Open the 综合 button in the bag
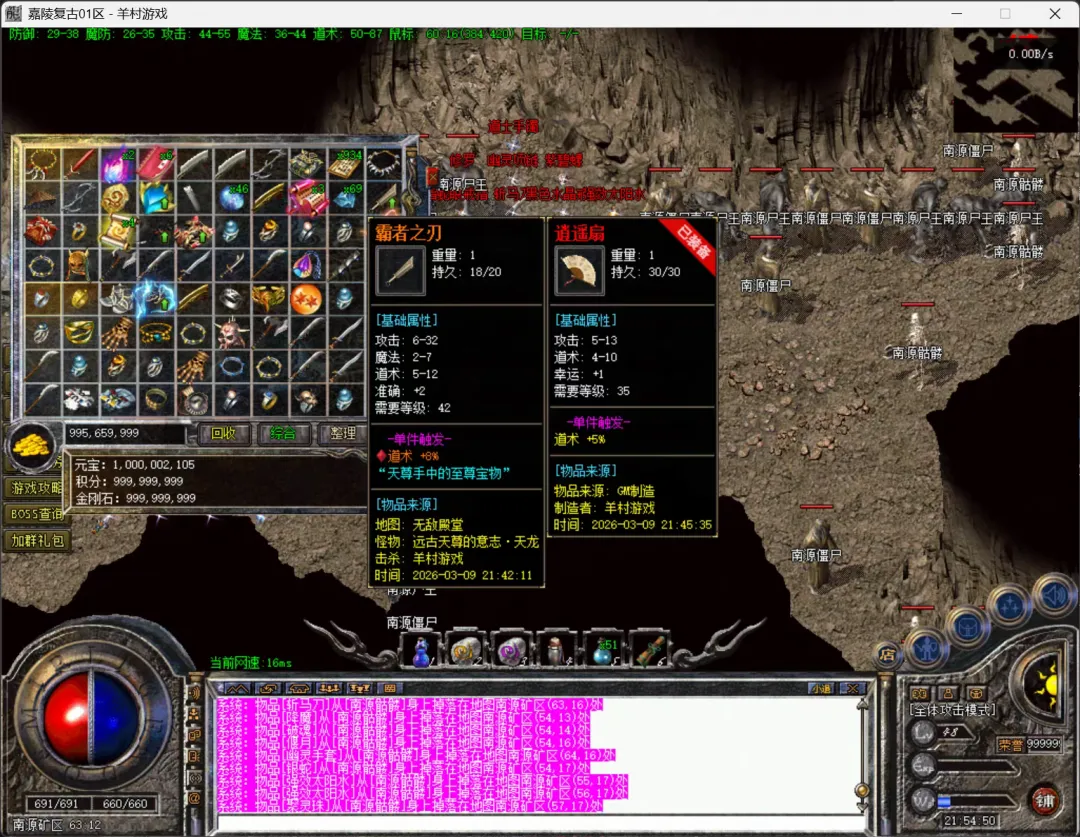This screenshot has height=837, width=1080. click(x=283, y=433)
